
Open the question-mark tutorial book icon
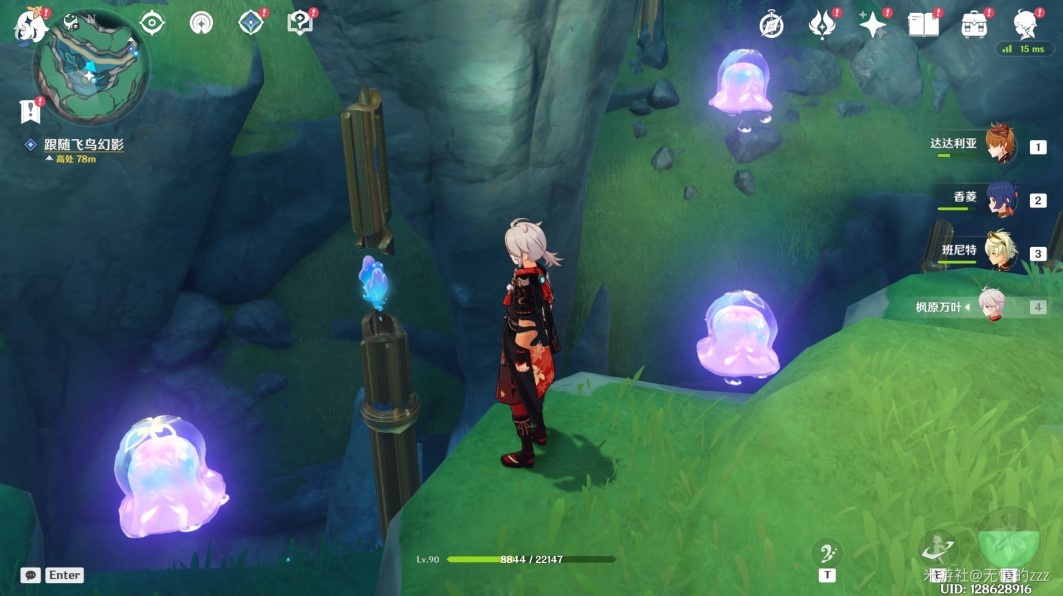click(x=299, y=23)
